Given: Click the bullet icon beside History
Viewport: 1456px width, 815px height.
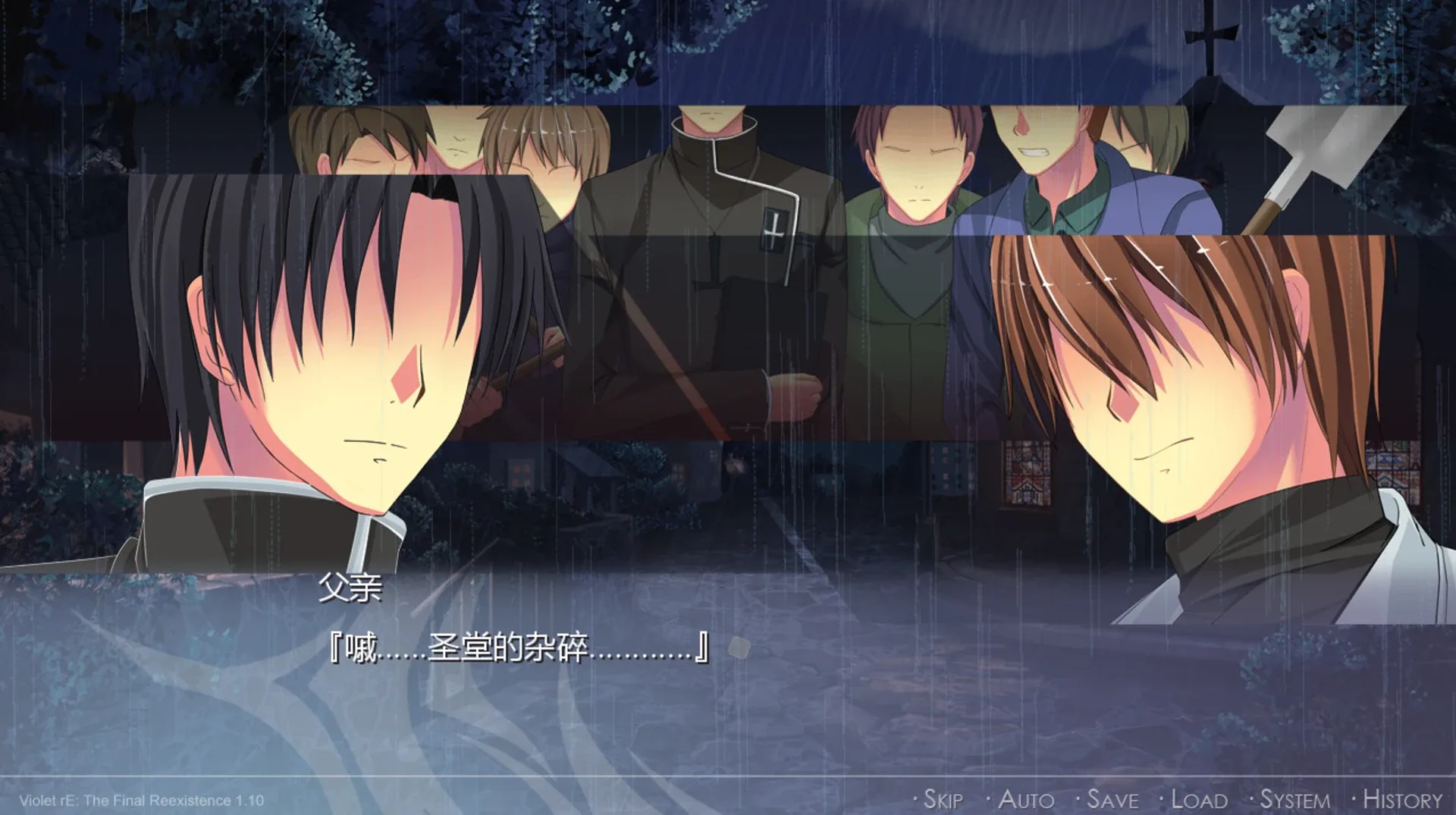Looking at the screenshot, I should 1355,798.
